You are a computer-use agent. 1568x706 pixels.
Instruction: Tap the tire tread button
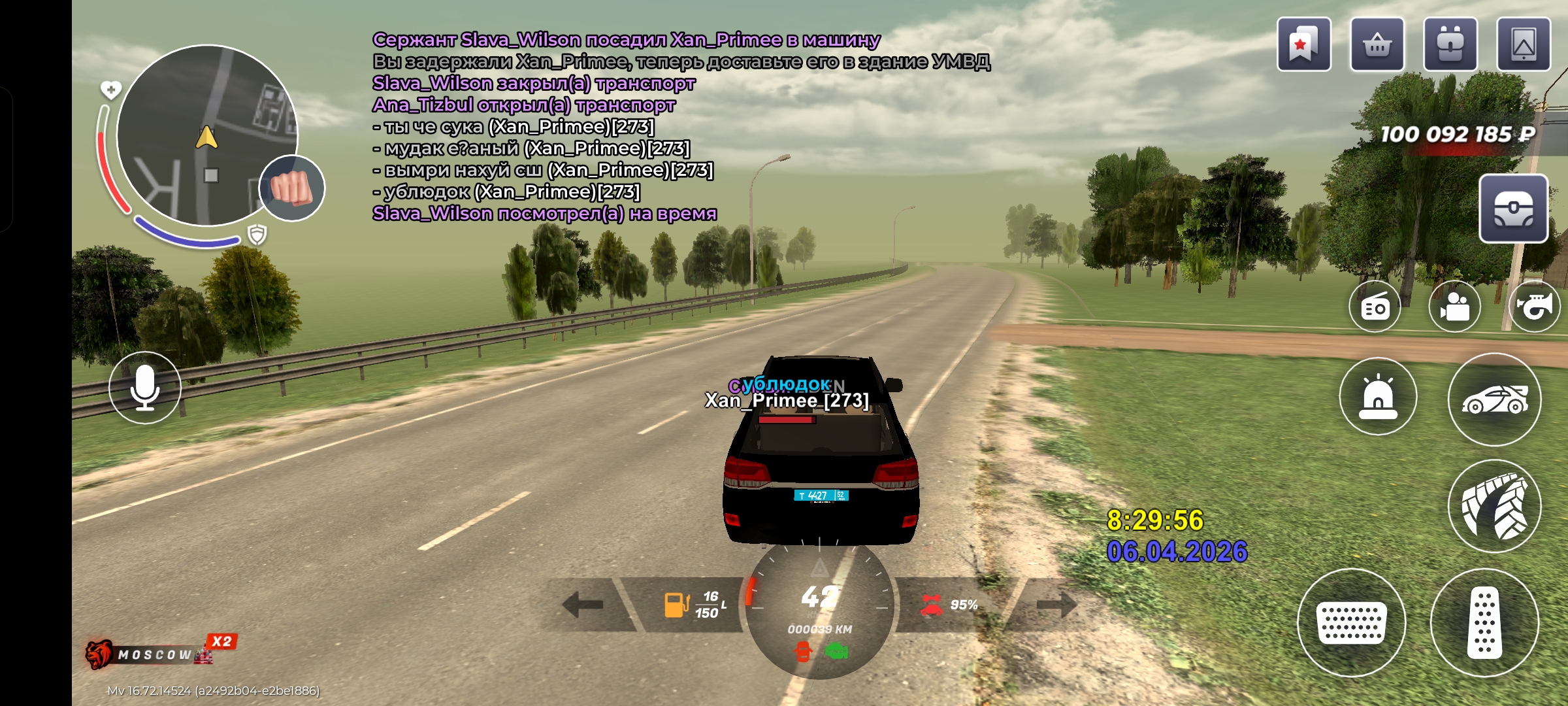click(1494, 506)
